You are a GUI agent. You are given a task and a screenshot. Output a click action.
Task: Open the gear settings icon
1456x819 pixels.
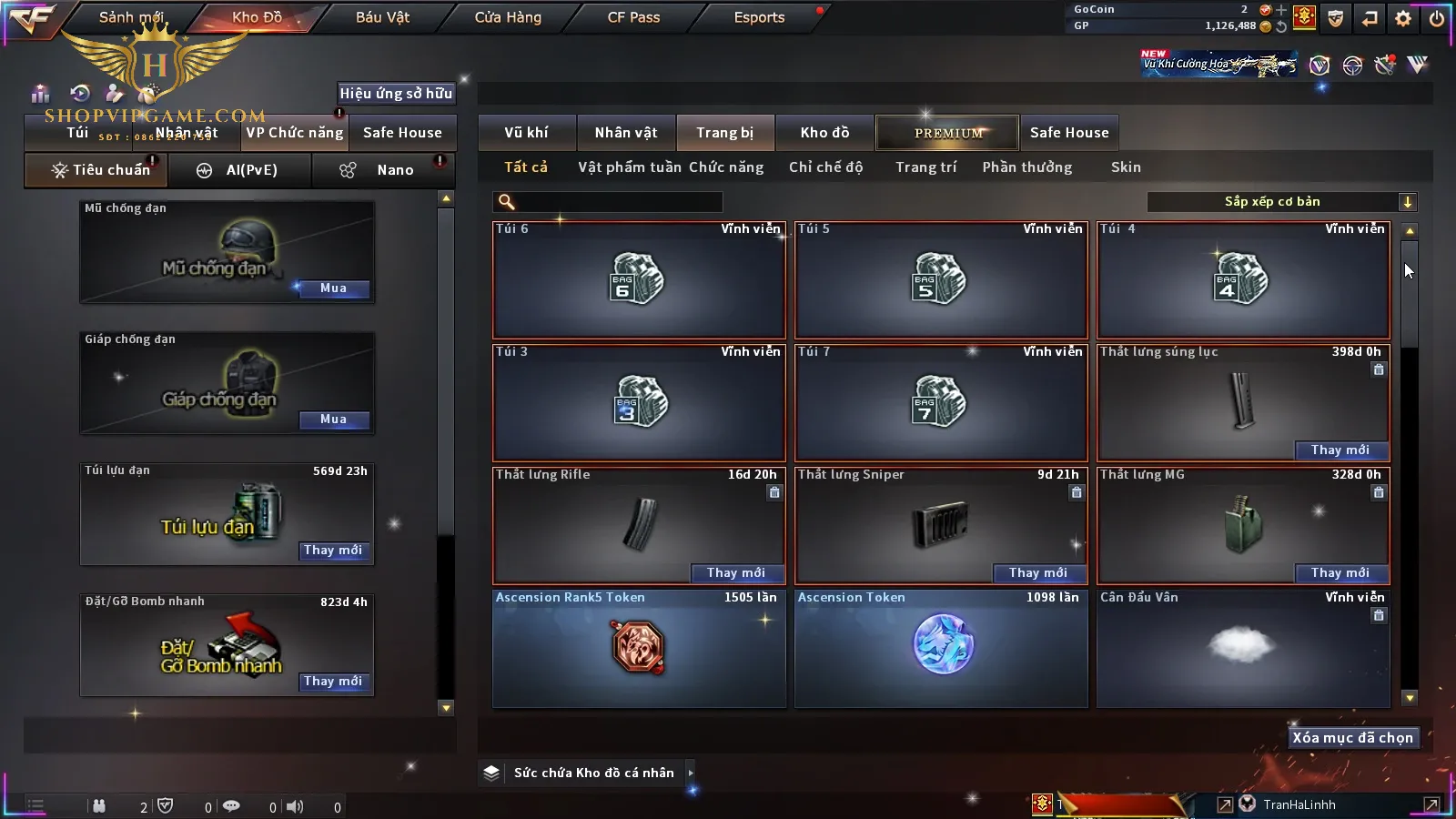[x=1403, y=18]
